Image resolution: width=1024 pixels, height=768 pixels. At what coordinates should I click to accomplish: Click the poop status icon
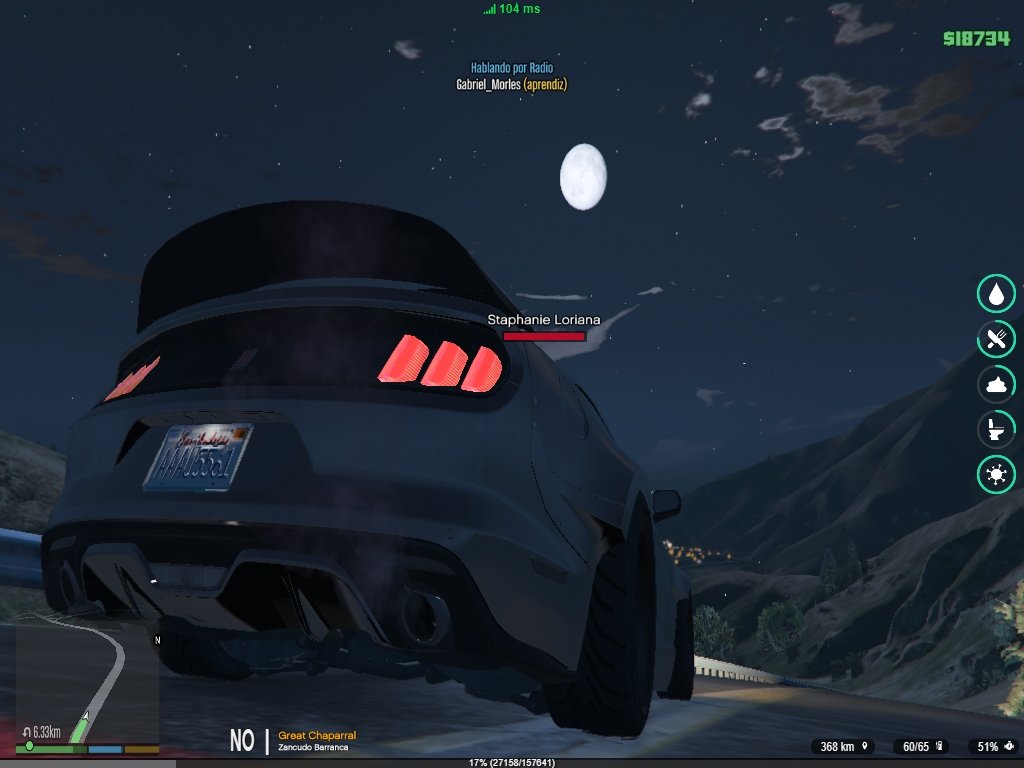click(x=996, y=384)
